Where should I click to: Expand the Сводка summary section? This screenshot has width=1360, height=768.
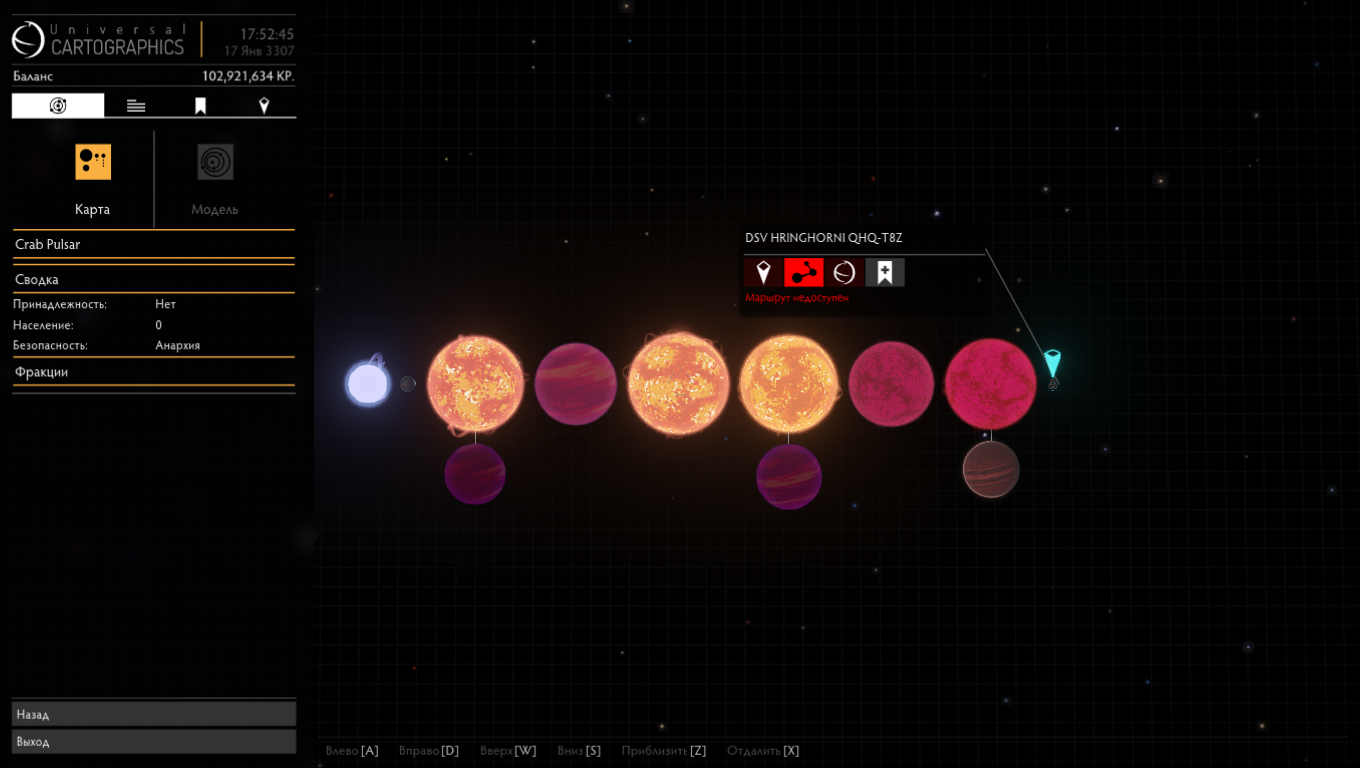point(153,280)
